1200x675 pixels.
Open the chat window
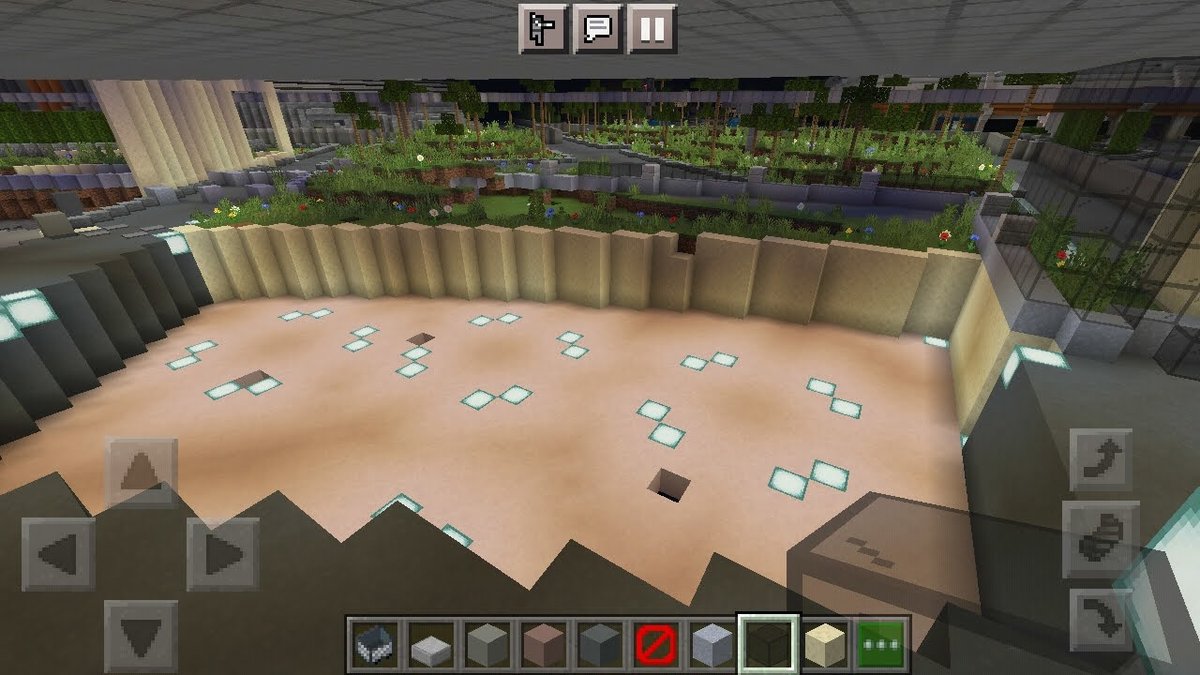pyautogui.click(x=598, y=28)
